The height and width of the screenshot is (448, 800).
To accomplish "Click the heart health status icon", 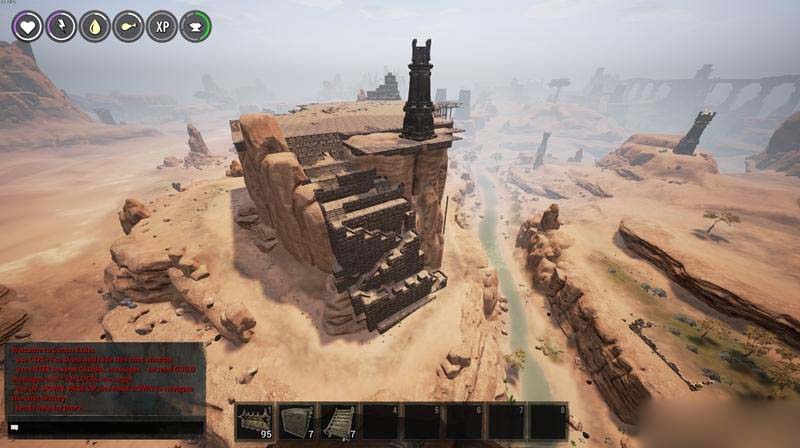I will 27,26.
